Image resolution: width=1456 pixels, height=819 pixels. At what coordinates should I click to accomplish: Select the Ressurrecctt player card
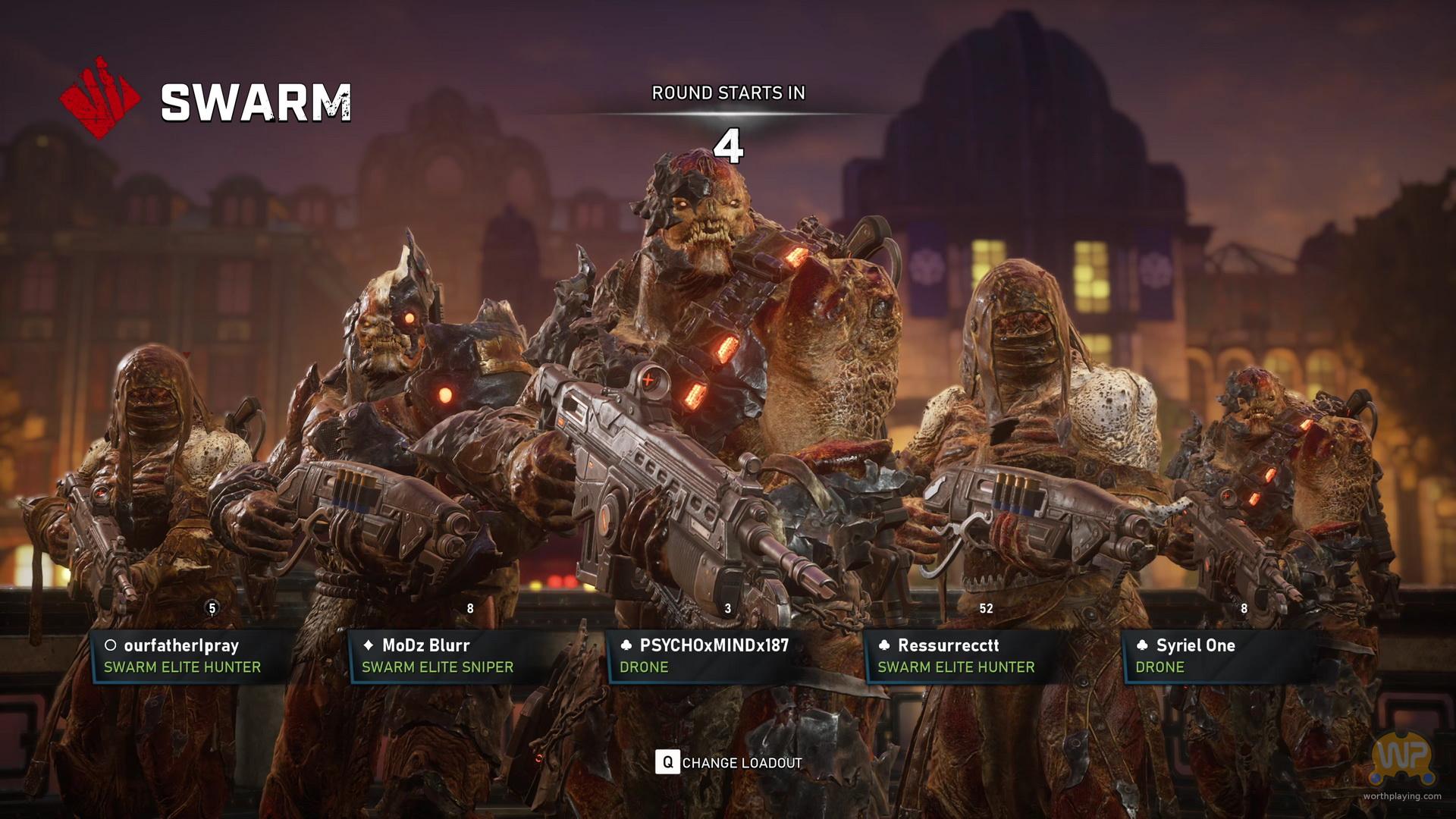(x=963, y=656)
